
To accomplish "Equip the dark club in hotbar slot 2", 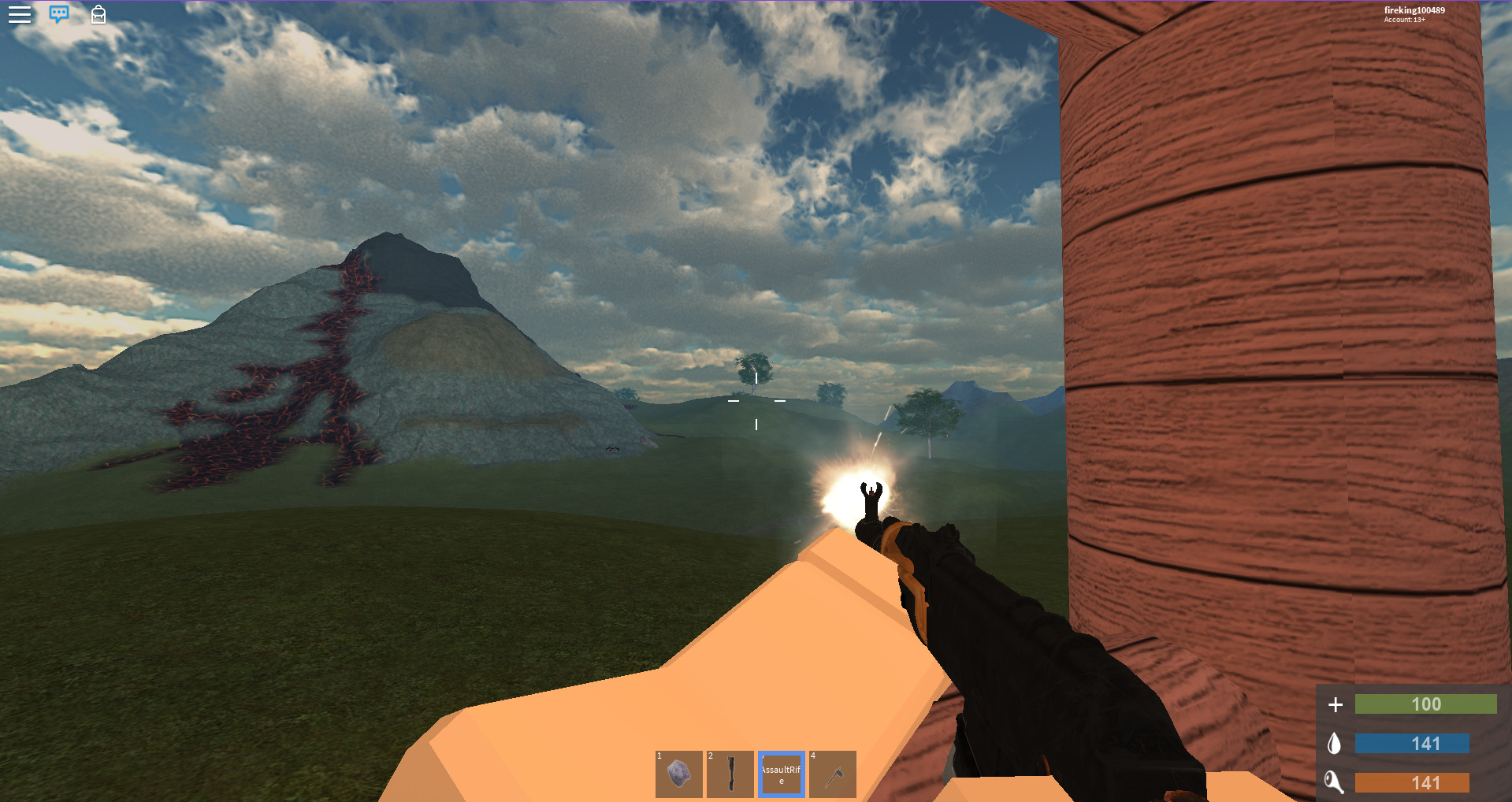I will (730, 774).
